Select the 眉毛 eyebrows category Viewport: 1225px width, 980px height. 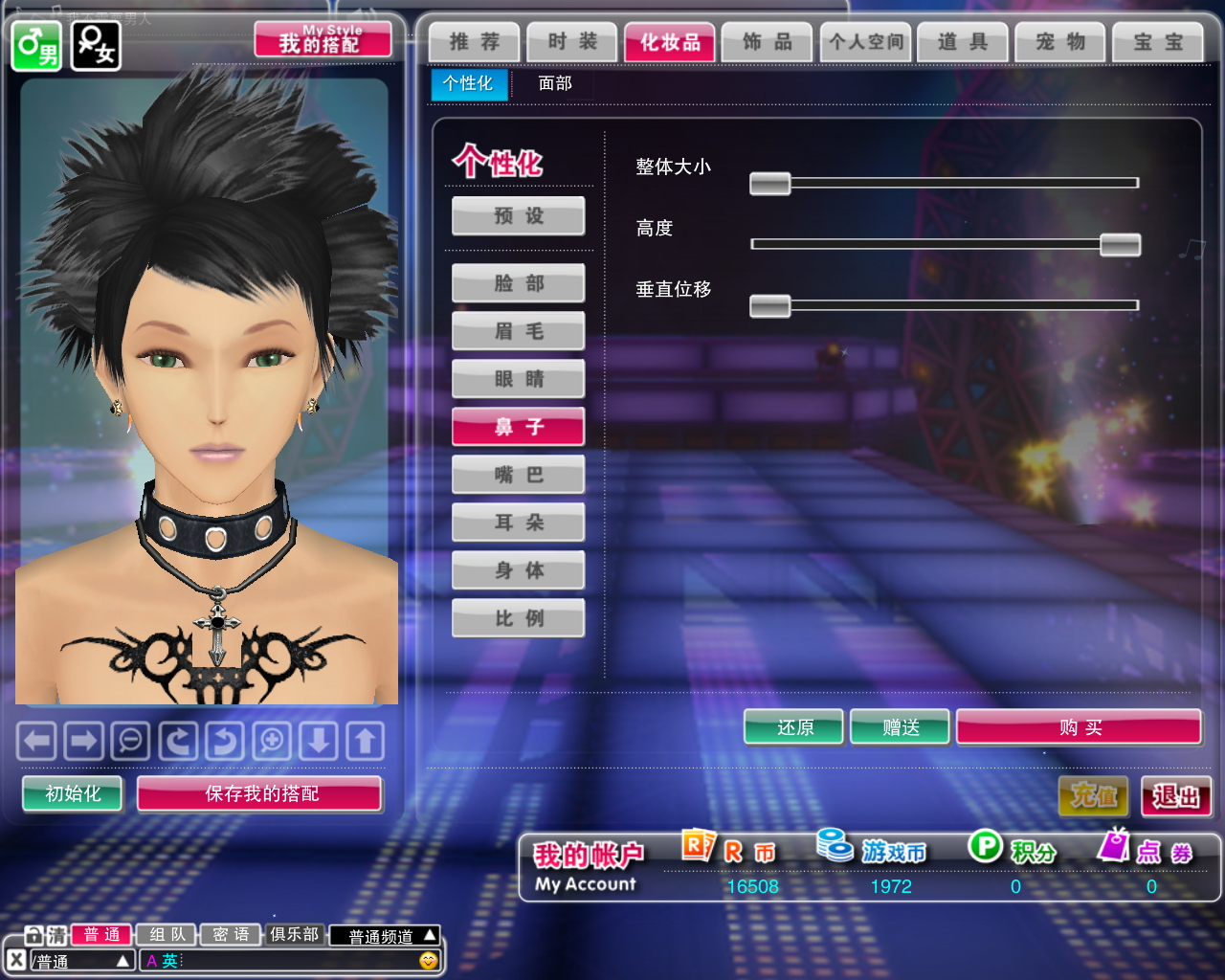(518, 331)
